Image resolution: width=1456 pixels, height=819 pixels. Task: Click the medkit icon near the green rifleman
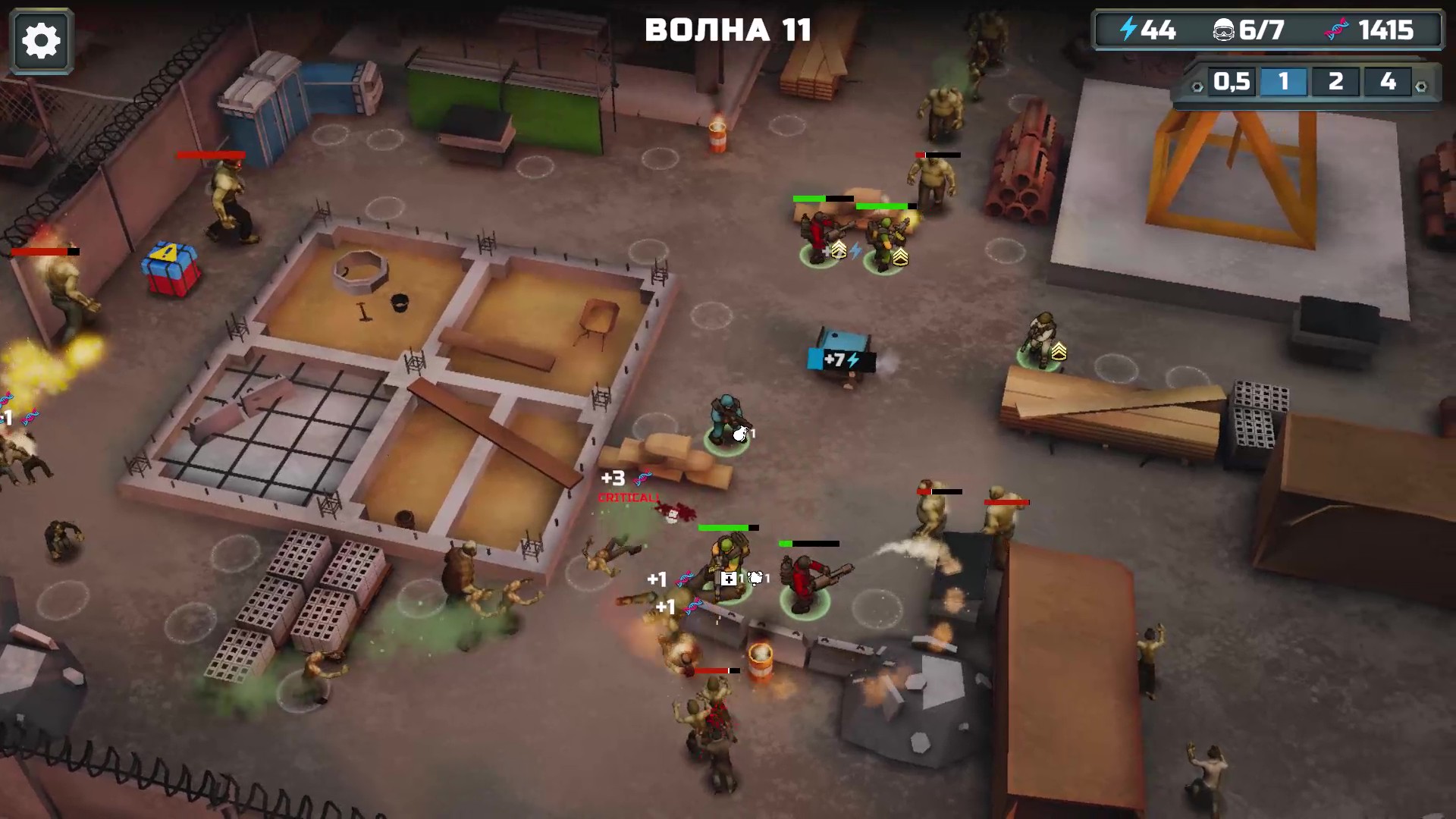[x=729, y=578]
